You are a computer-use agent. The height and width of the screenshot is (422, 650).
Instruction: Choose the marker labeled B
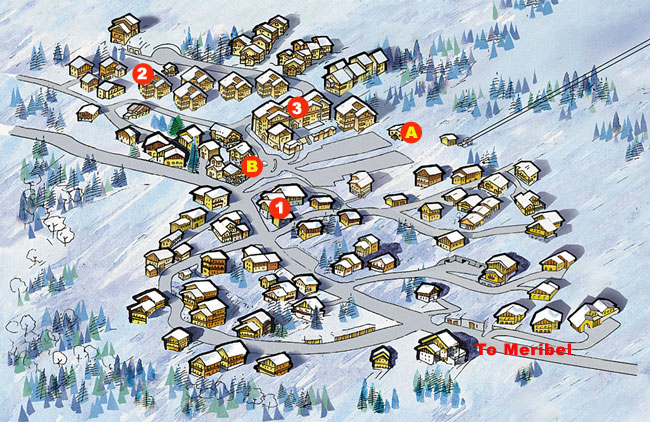[253, 164]
